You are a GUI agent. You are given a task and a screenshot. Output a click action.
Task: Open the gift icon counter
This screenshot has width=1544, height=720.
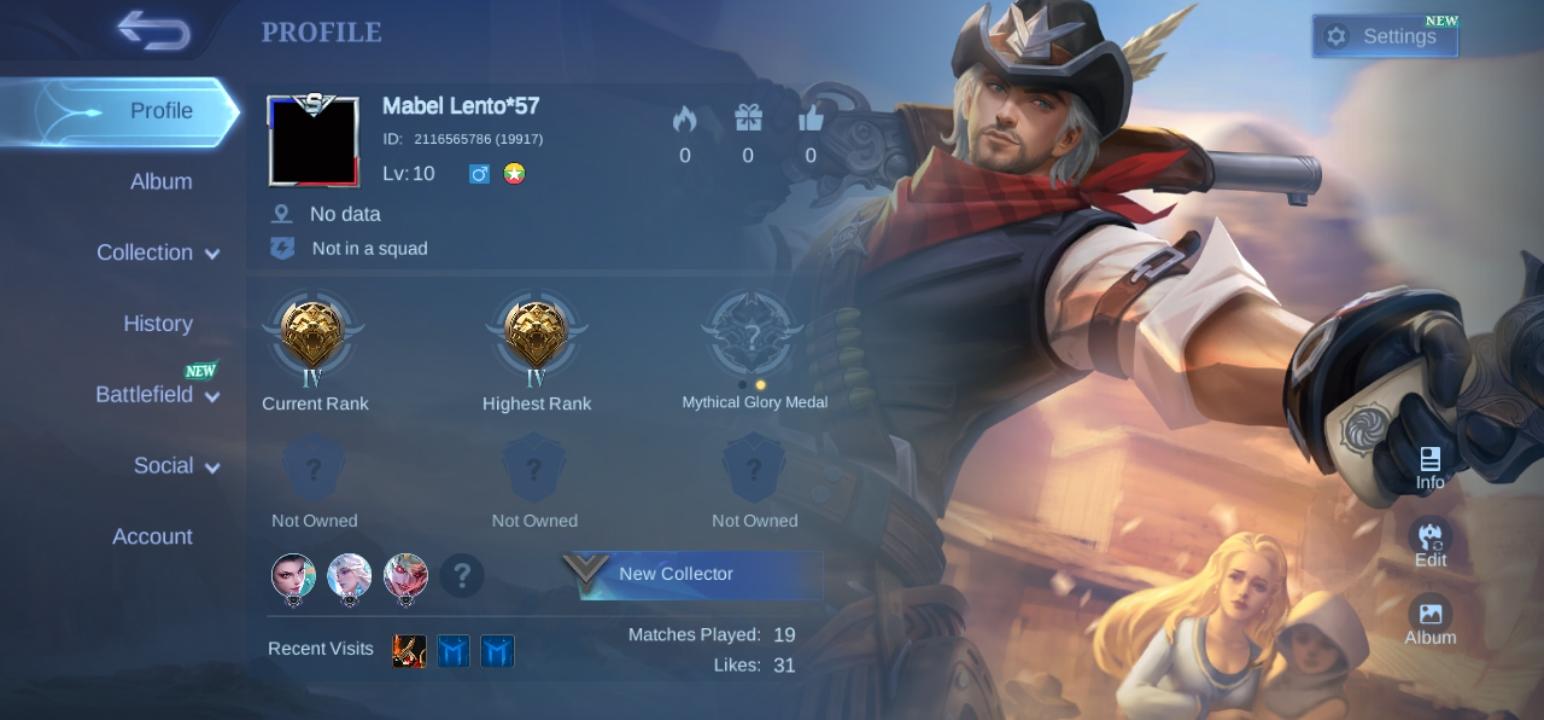point(747,119)
